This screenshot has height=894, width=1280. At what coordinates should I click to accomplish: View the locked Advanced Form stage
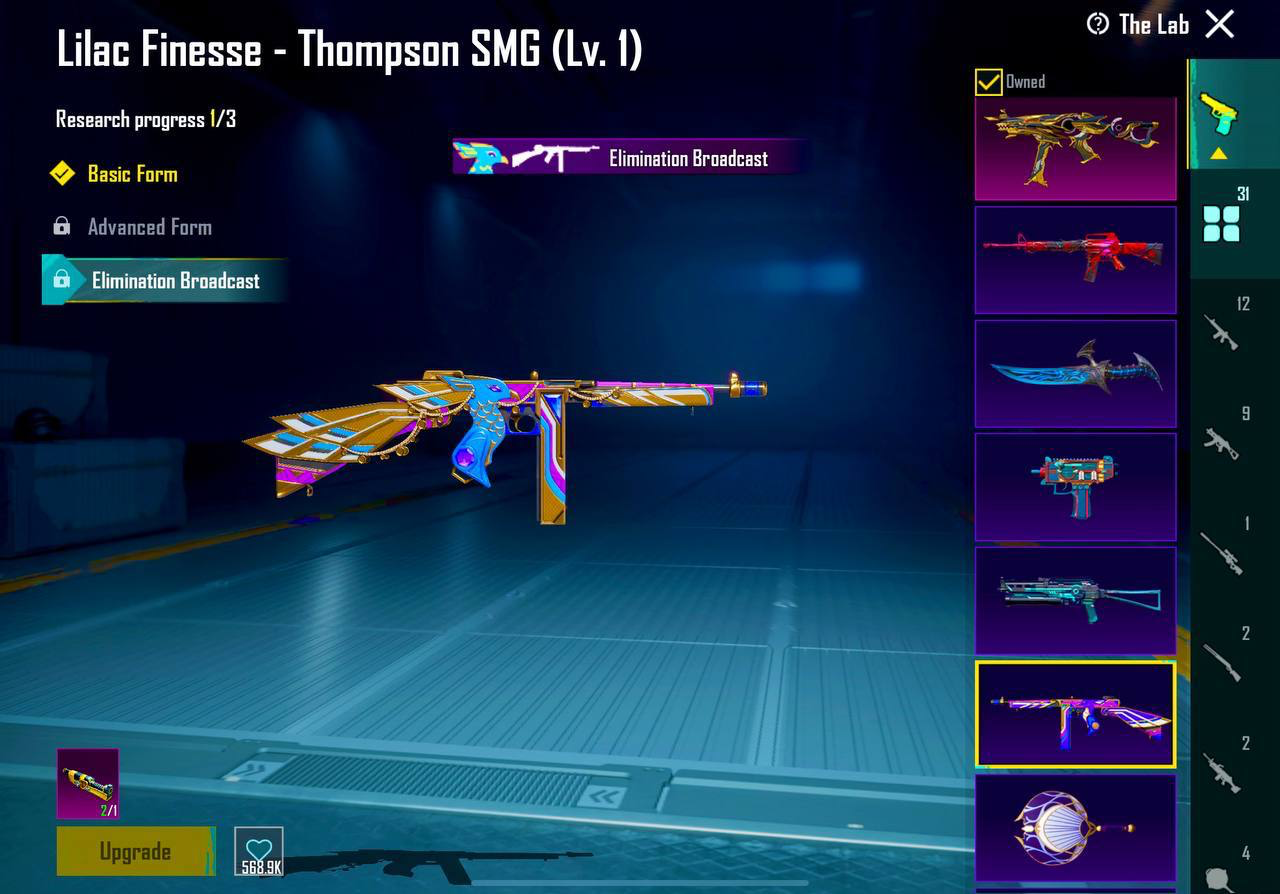point(149,227)
